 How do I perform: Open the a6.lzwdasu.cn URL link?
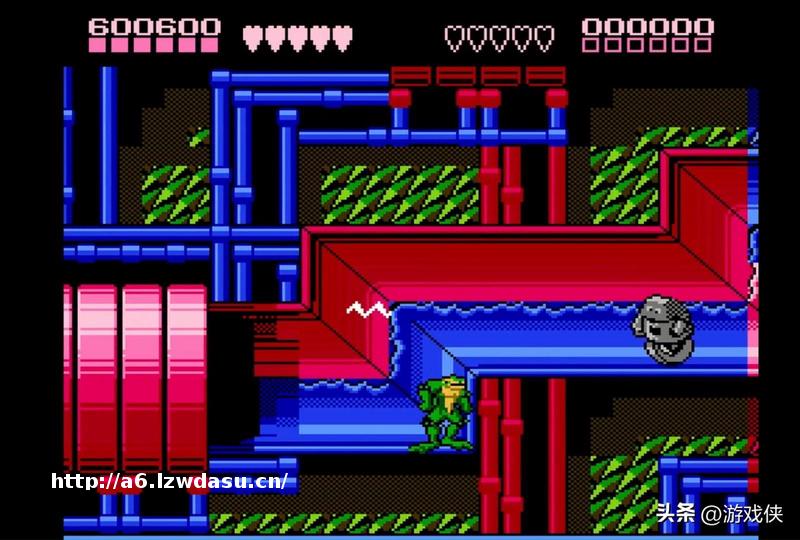tap(170, 481)
